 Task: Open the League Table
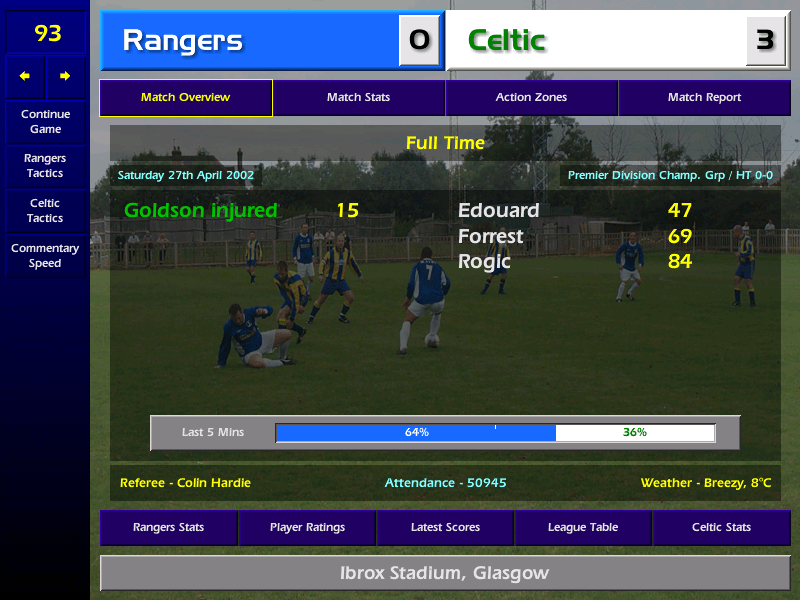point(583,528)
